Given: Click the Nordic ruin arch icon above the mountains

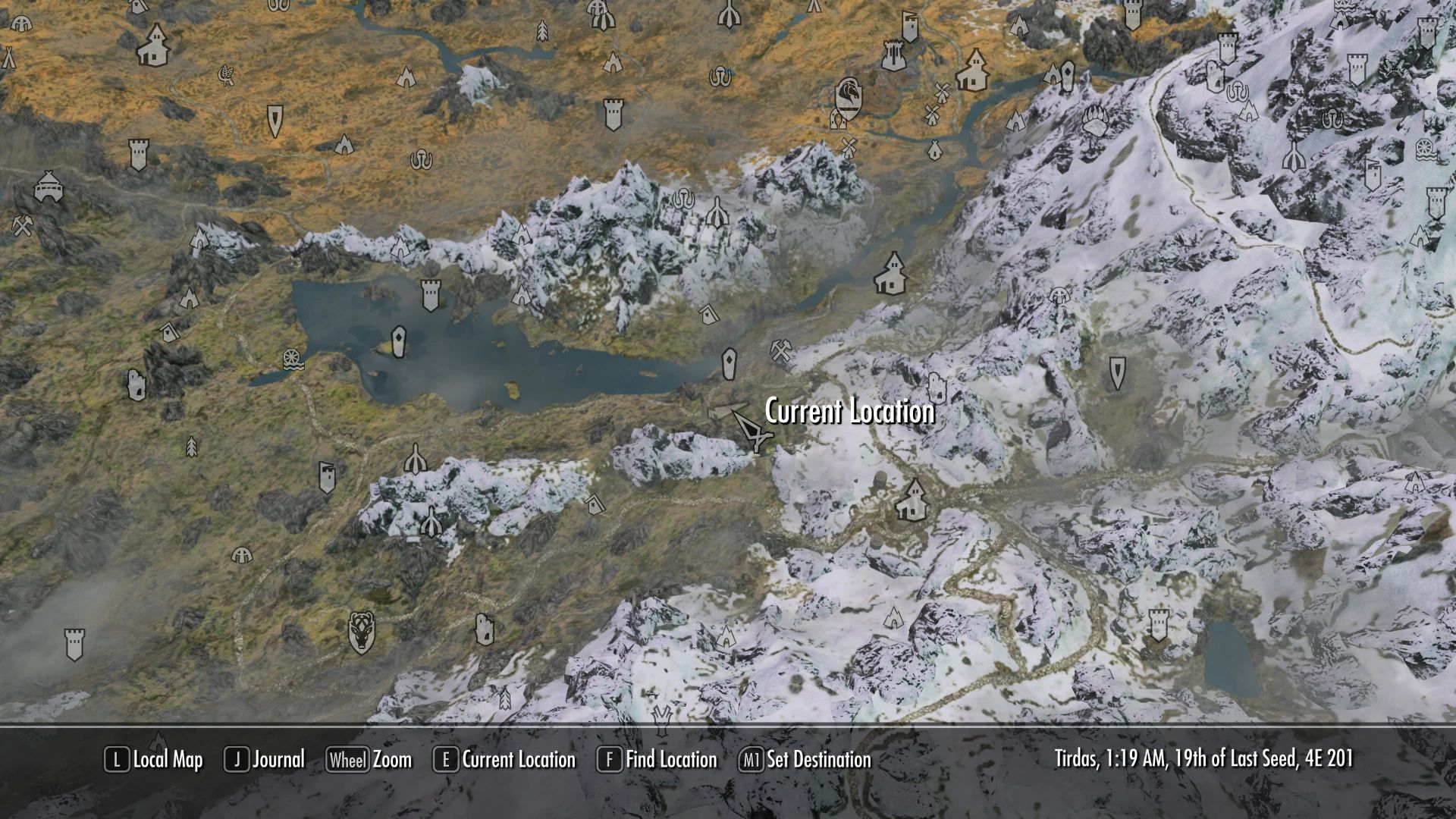Looking at the screenshot, I should click(x=716, y=213).
